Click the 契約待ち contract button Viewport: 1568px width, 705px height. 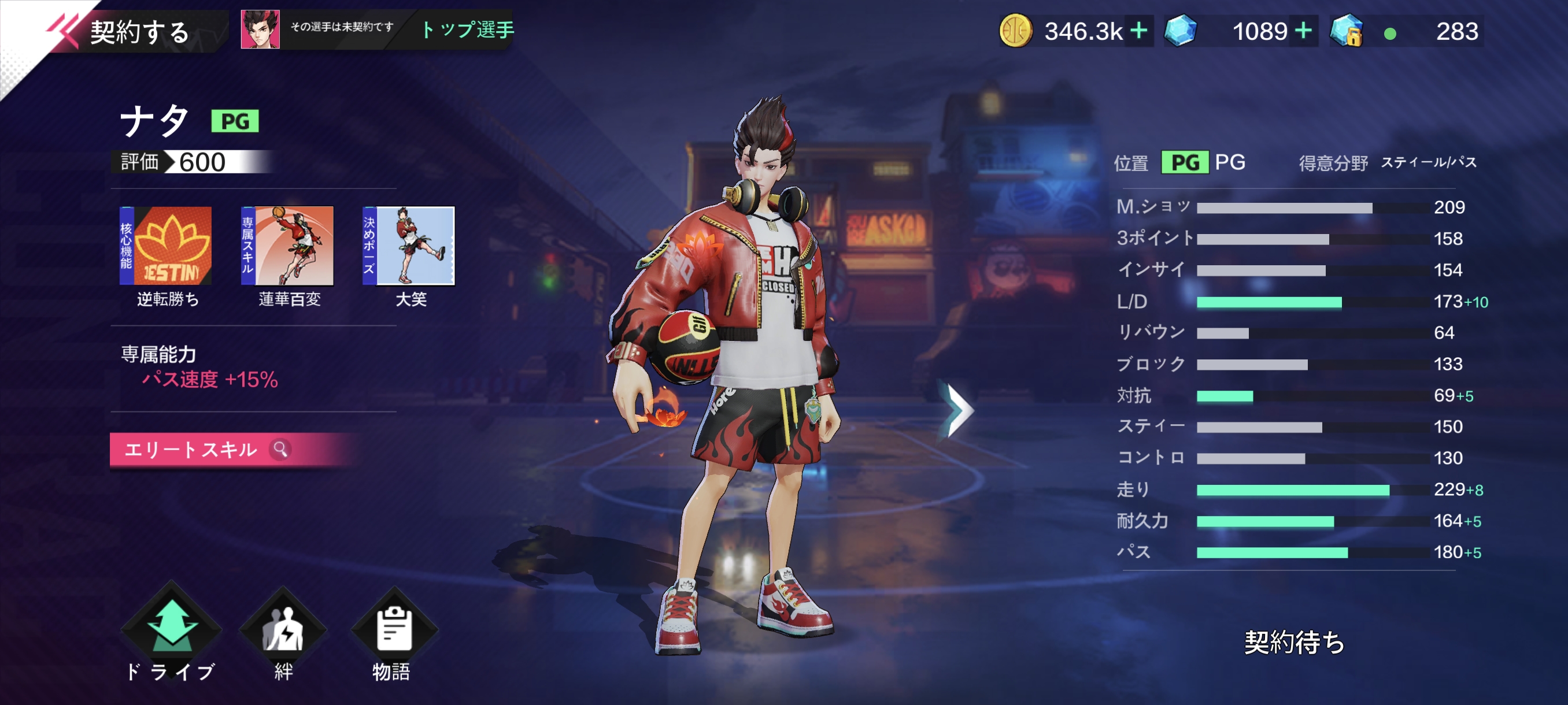click(x=1293, y=642)
